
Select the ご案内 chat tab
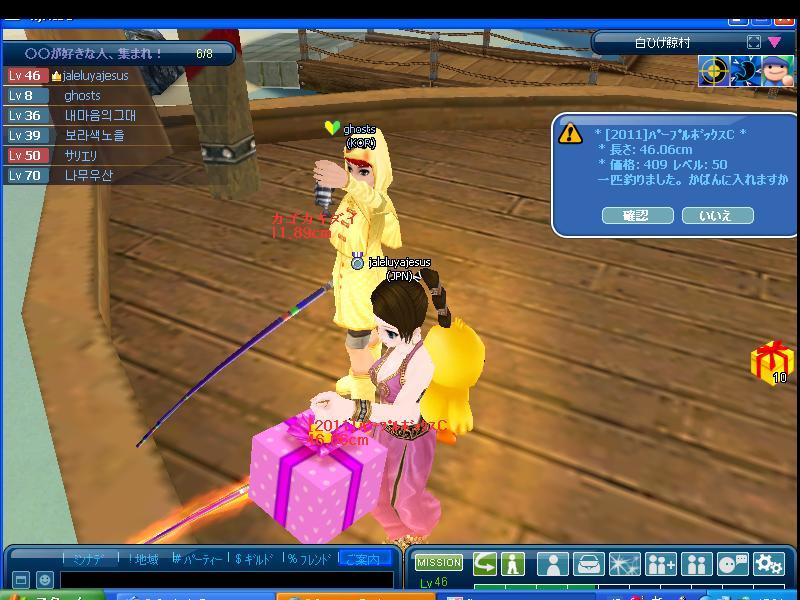(x=365, y=559)
